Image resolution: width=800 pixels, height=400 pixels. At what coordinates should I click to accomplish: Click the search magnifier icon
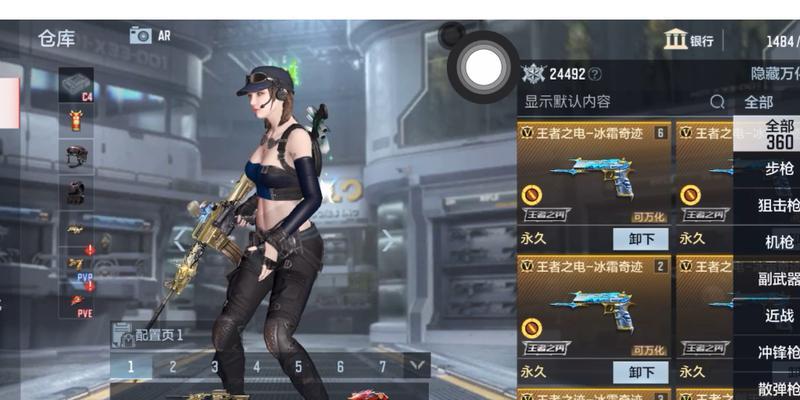pos(717,102)
